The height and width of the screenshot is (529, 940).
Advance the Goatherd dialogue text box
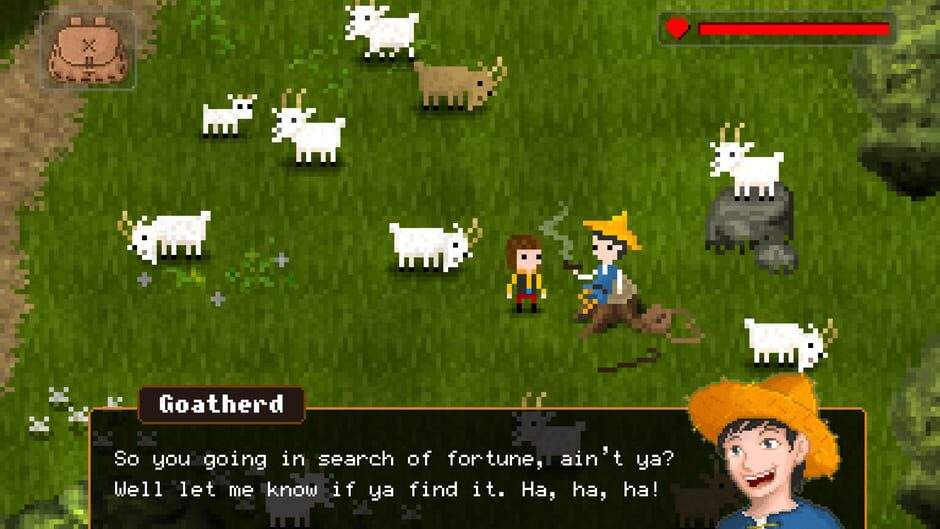[400, 474]
